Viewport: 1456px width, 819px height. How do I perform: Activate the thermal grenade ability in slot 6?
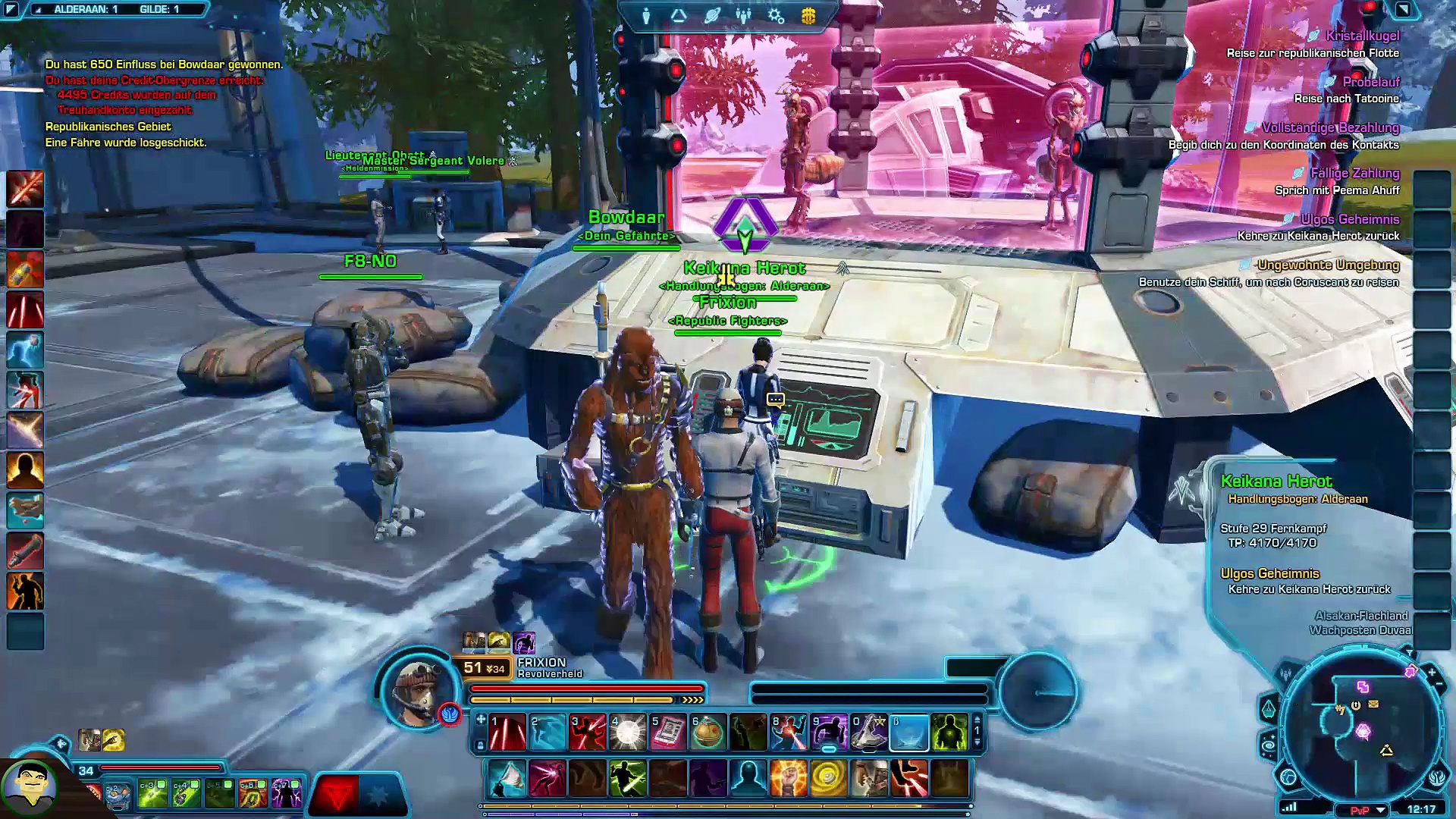click(x=708, y=733)
